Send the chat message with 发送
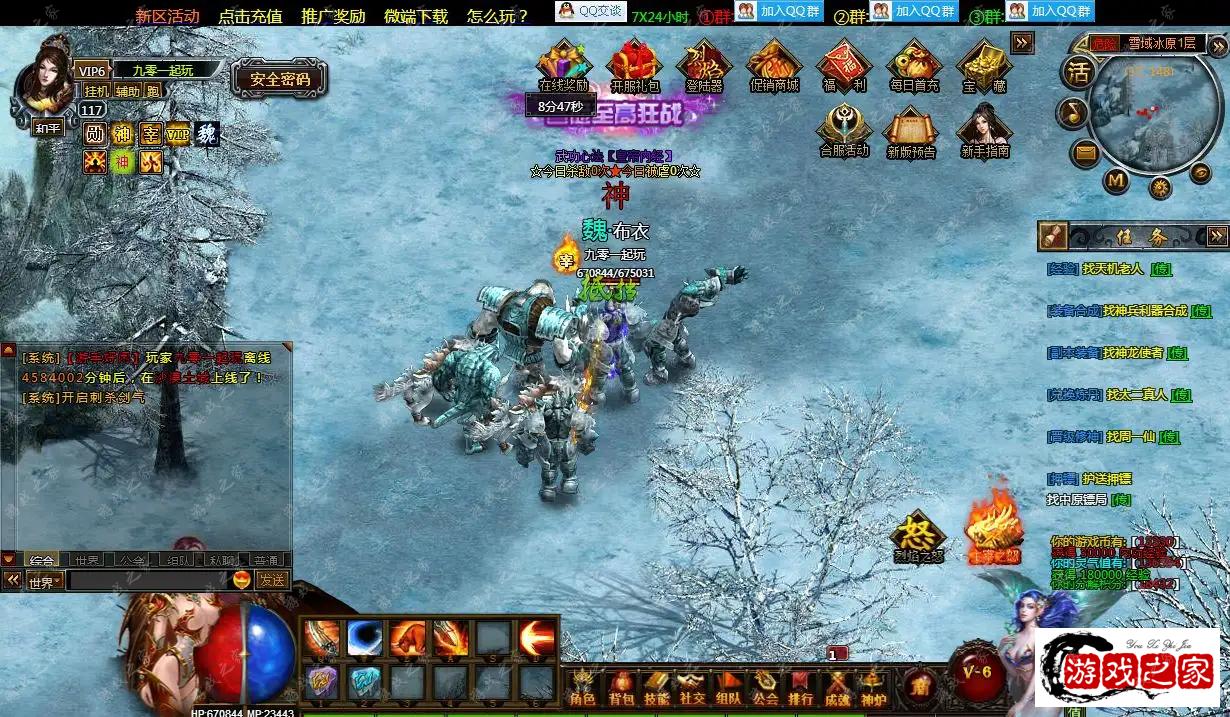 coord(271,580)
